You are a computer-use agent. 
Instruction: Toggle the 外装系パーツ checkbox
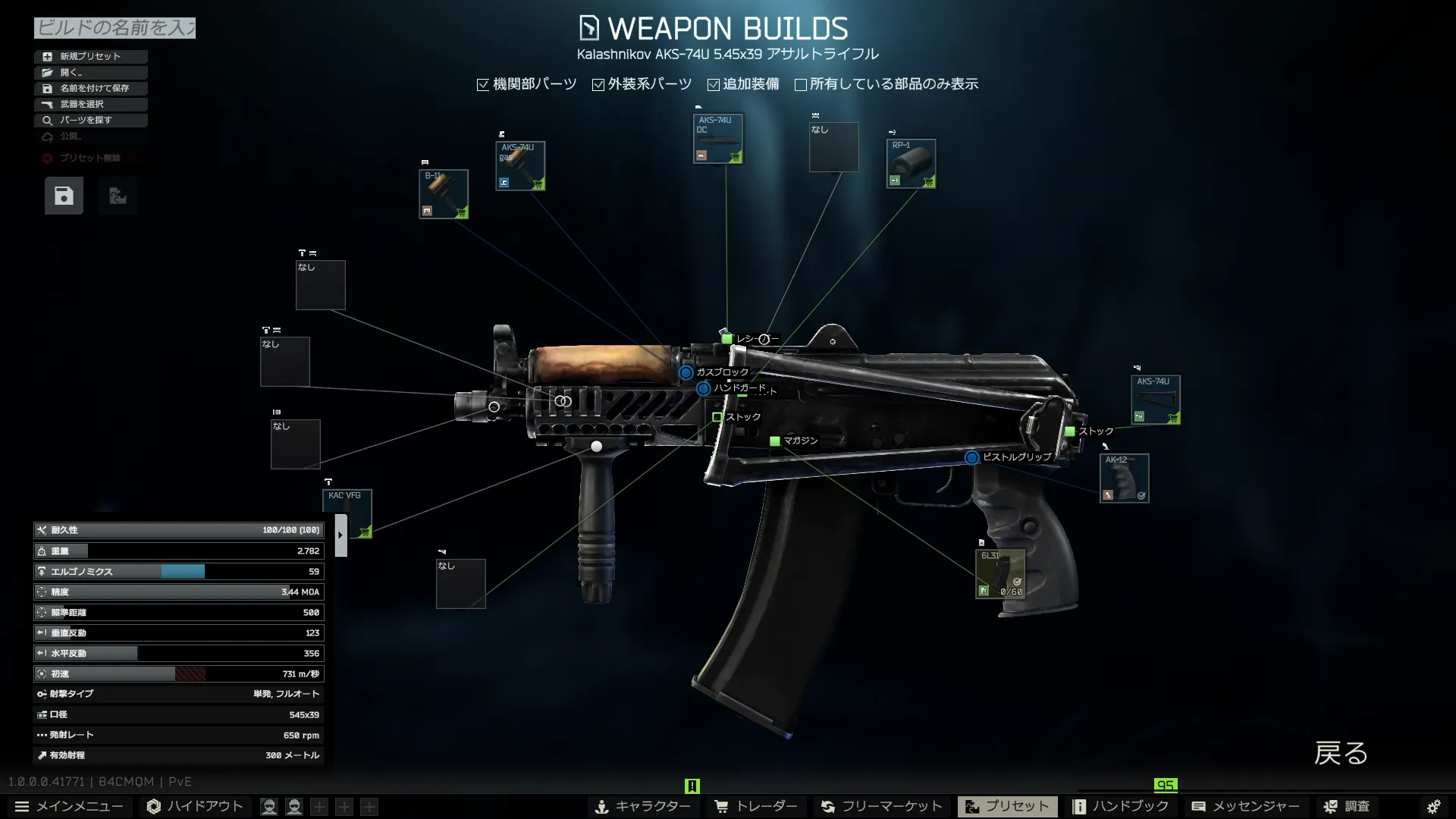598,85
